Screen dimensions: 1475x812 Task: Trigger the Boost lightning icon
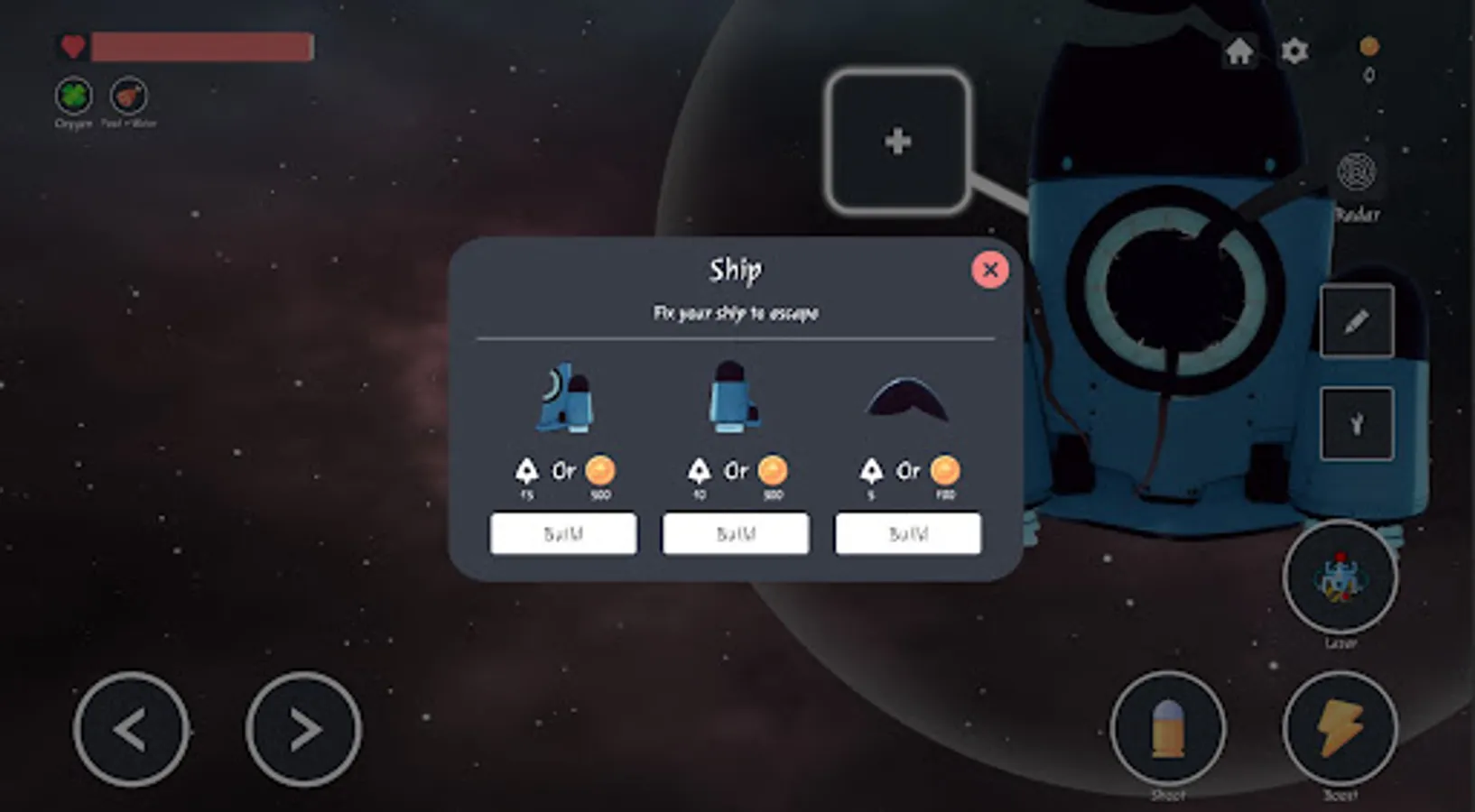click(x=1341, y=731)
